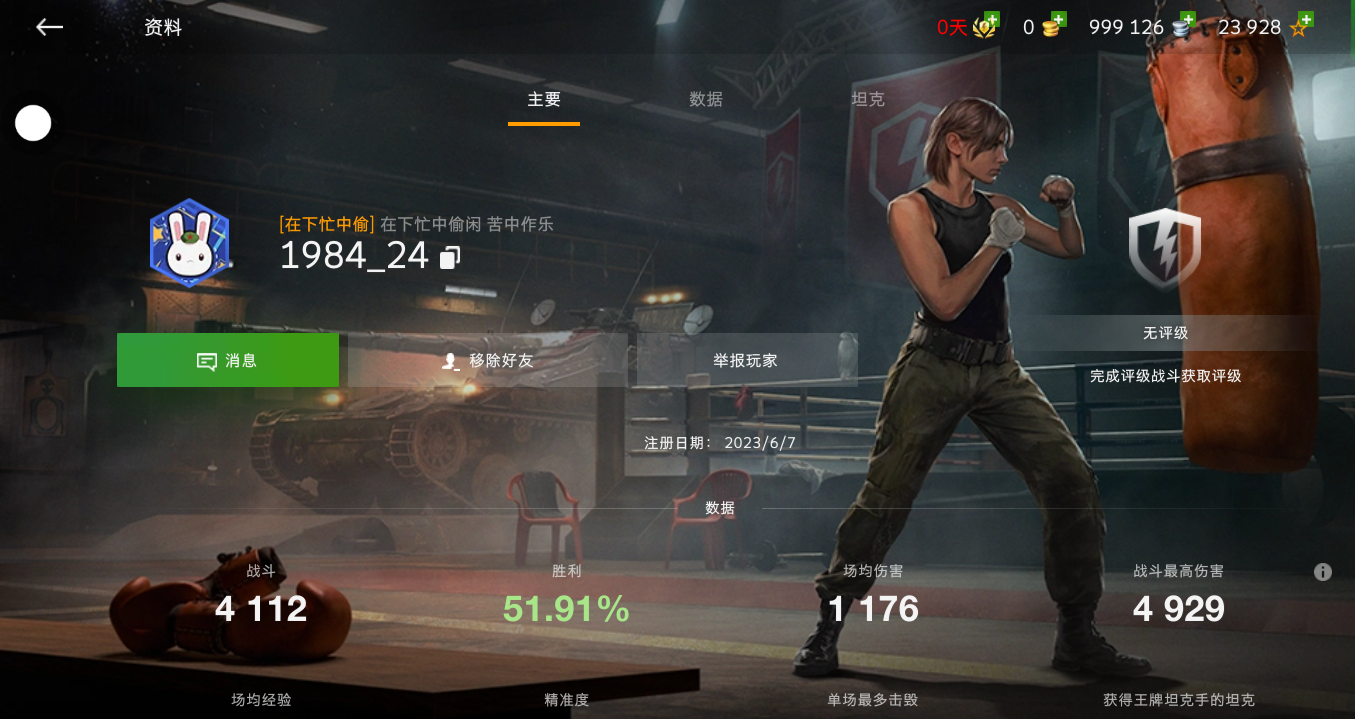Viewport: 1355px width, 719px height.
Task: Switch to the 数据 tab
Action: click(x=706, y=100)
